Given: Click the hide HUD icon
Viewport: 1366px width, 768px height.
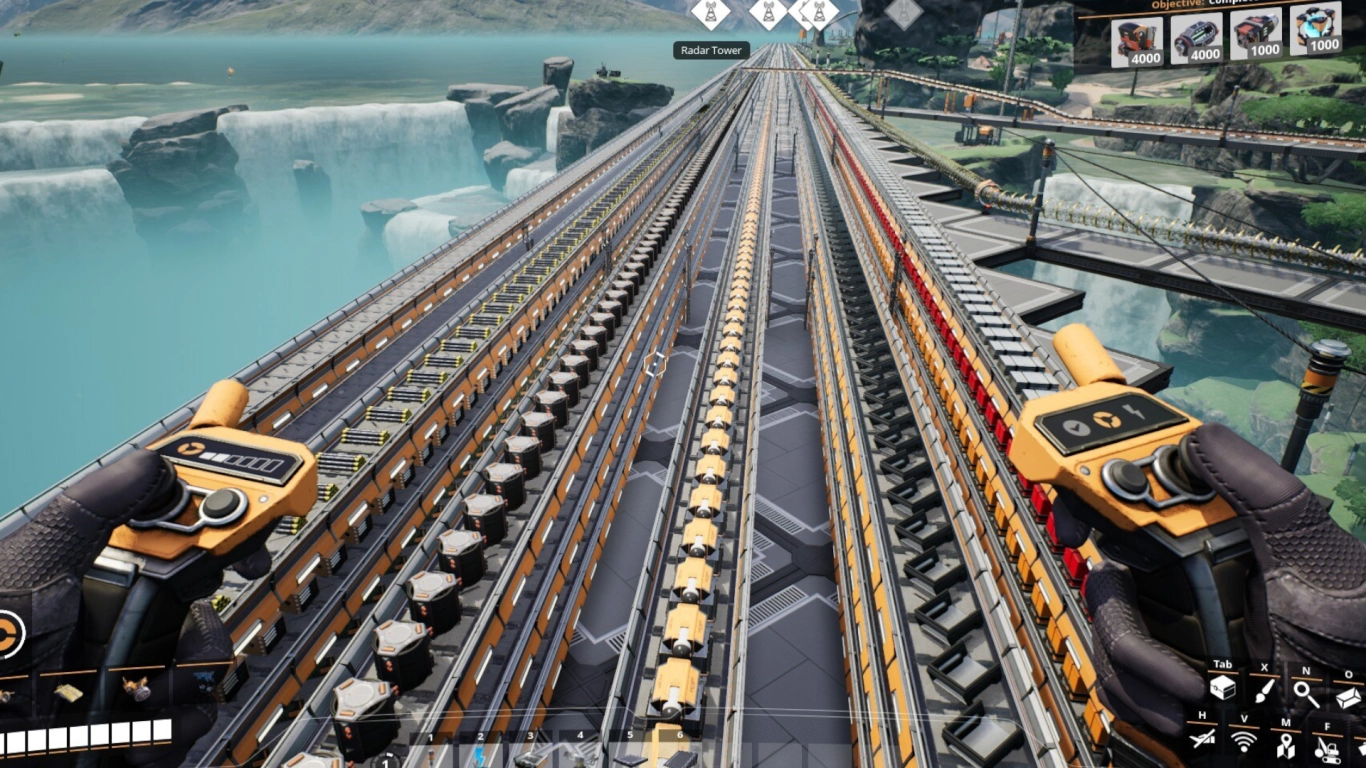Looking at the screenshot, I should point(1201,739).
